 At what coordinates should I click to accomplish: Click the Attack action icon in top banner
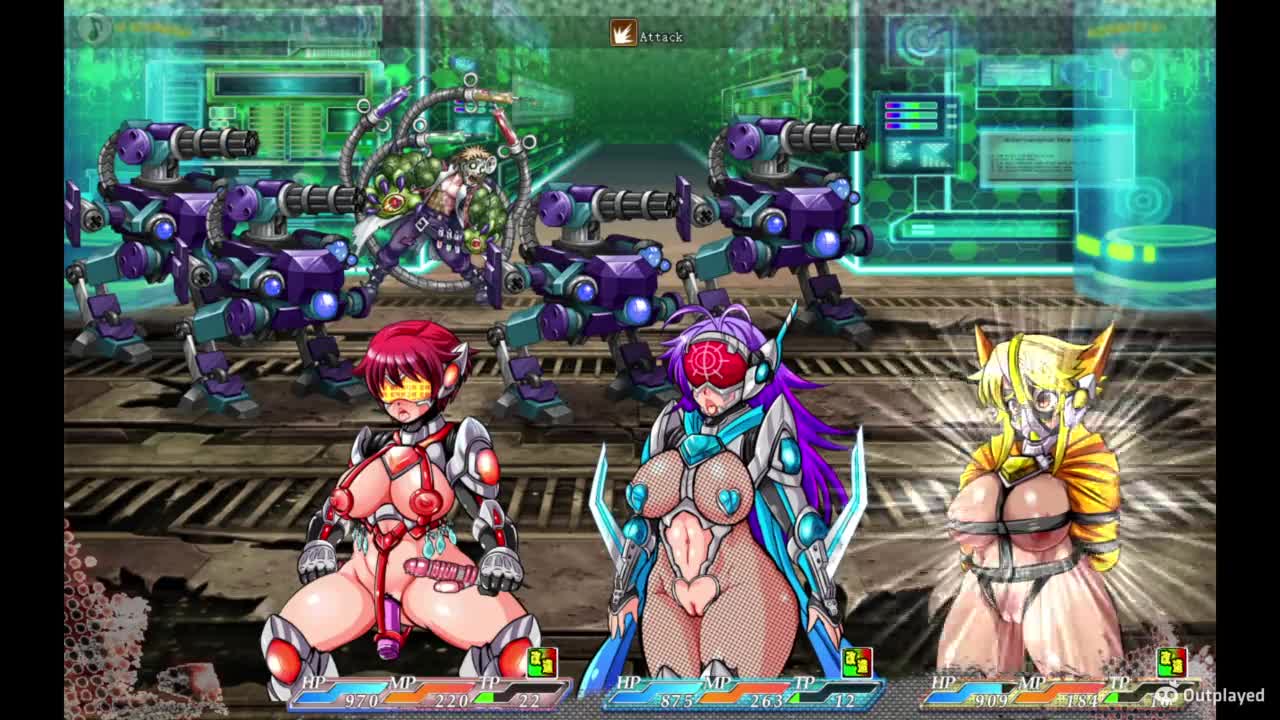pyautogui.click(x=623, y=34)
